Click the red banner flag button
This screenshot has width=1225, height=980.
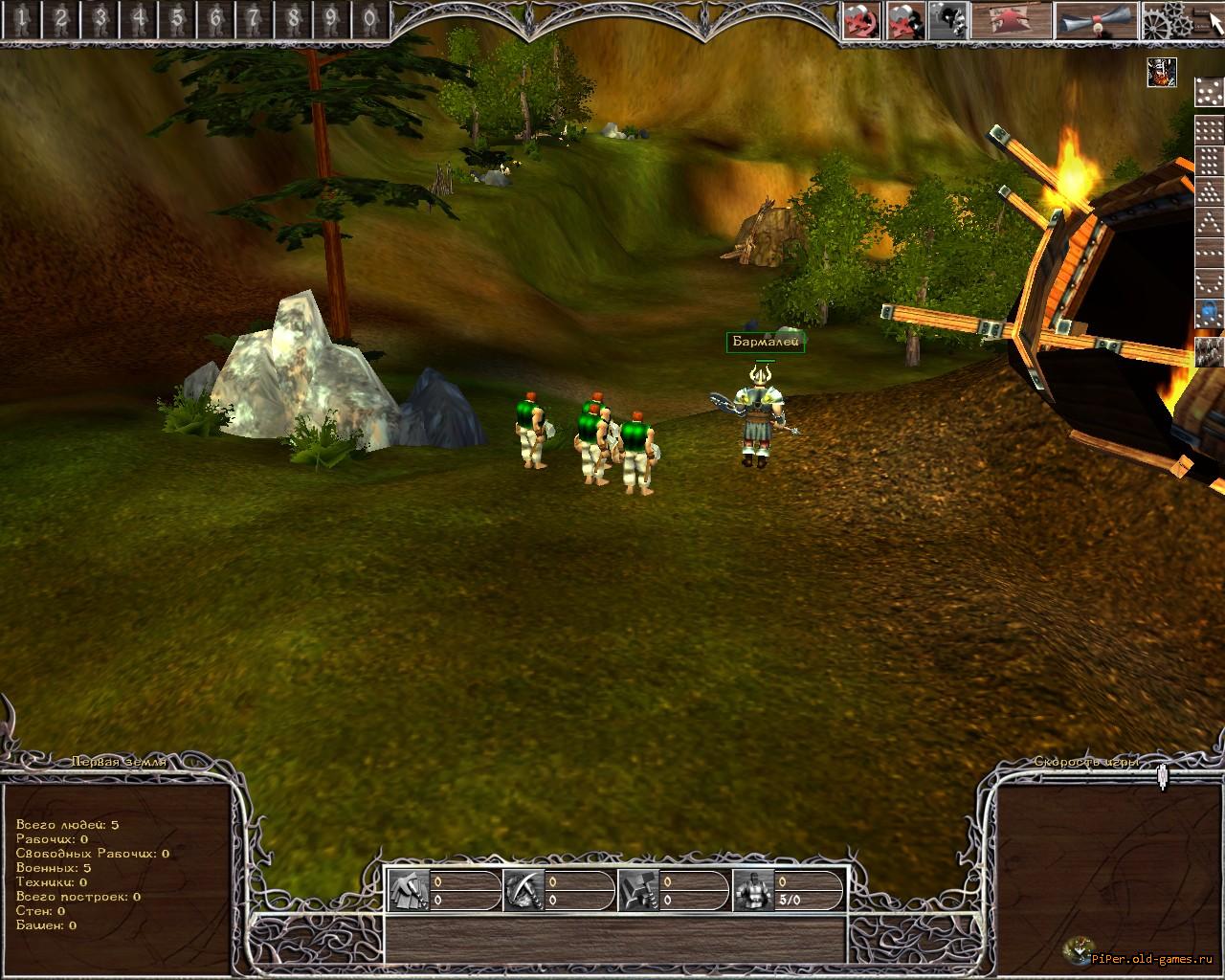[x=1010, y=20]
